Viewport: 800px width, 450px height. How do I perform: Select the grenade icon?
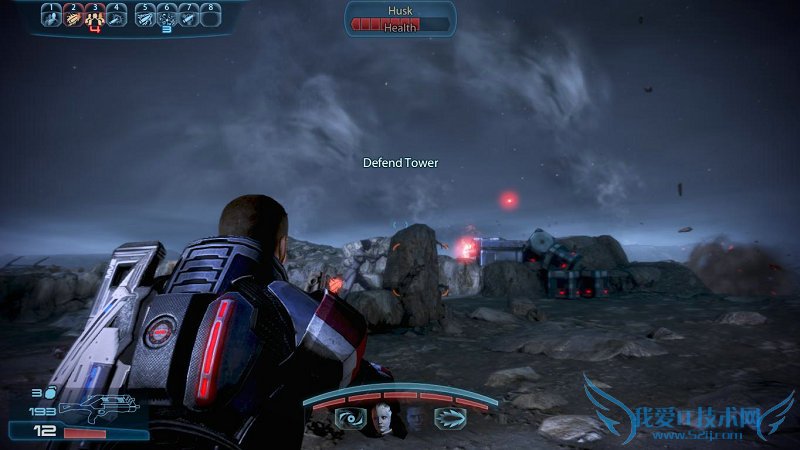[x=50, y=394]
